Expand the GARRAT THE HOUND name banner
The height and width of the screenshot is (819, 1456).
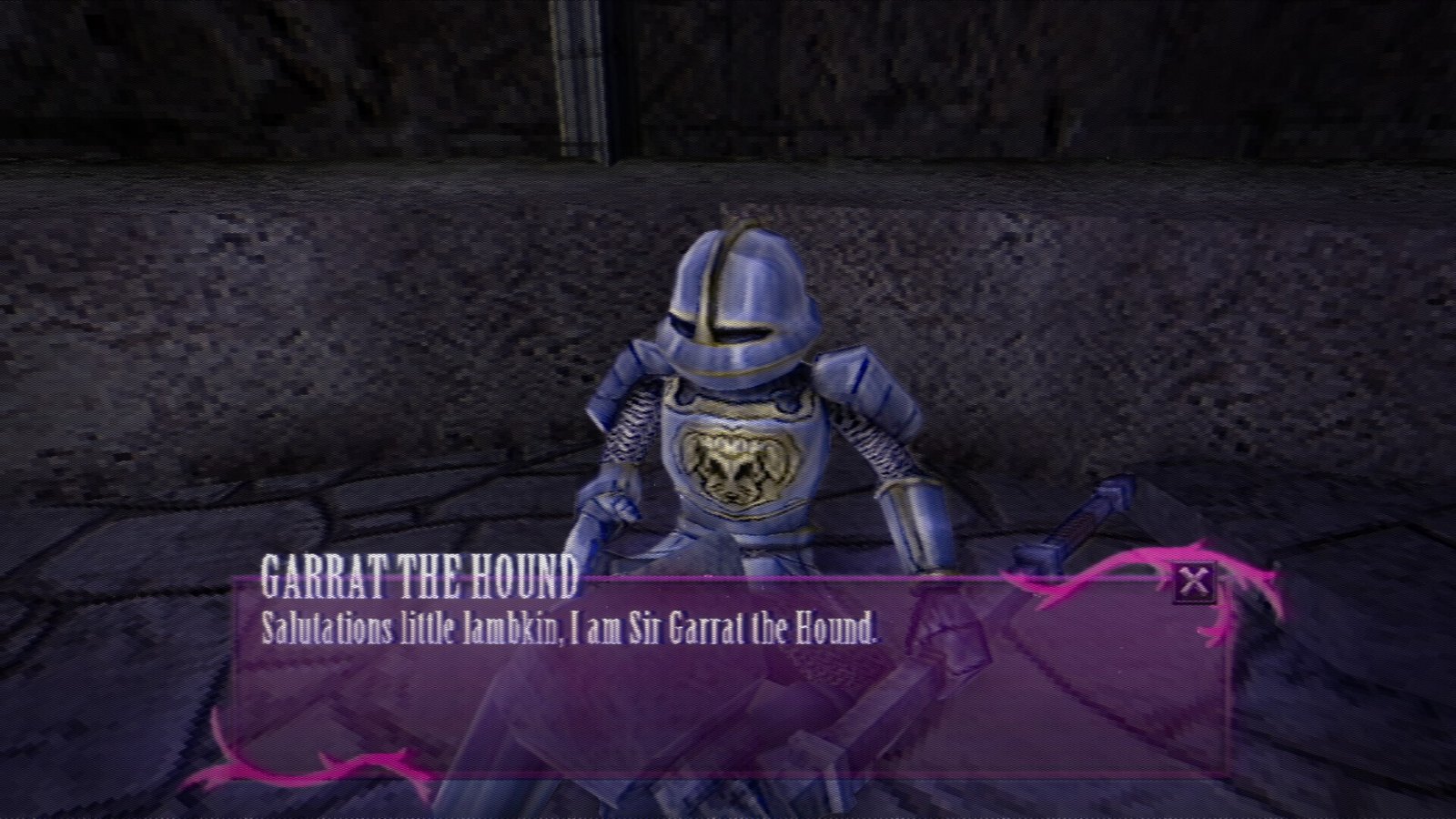pos(419,573)
